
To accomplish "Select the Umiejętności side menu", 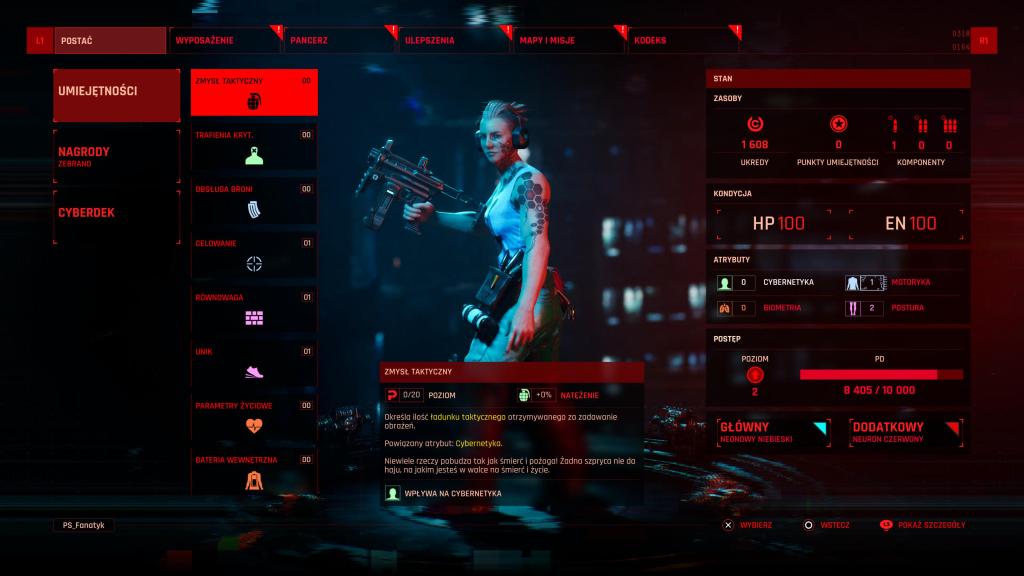I will point(116,92).
